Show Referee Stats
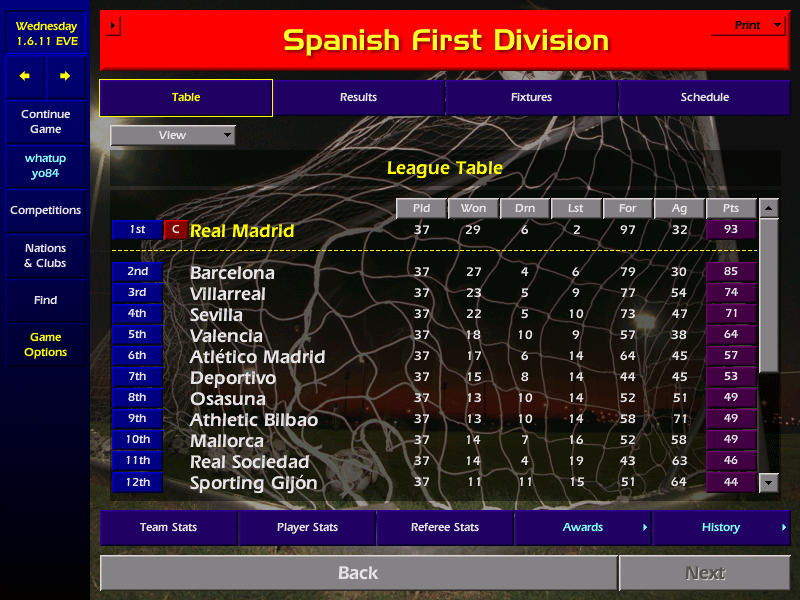Image resolution: width=800 pixels, height=600 pixels. [445, 528]
